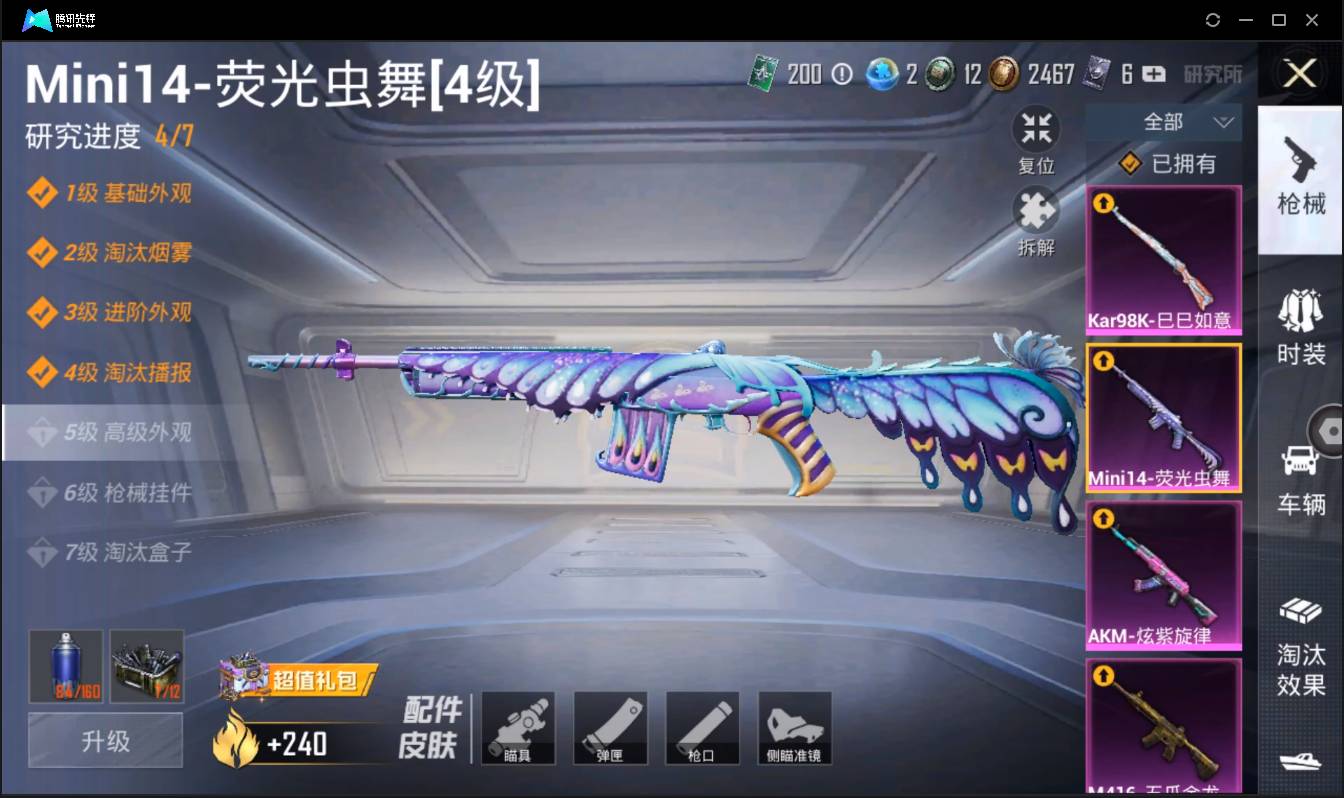Open the 弹匣 magazine attachment skin icon

point(610,728)
